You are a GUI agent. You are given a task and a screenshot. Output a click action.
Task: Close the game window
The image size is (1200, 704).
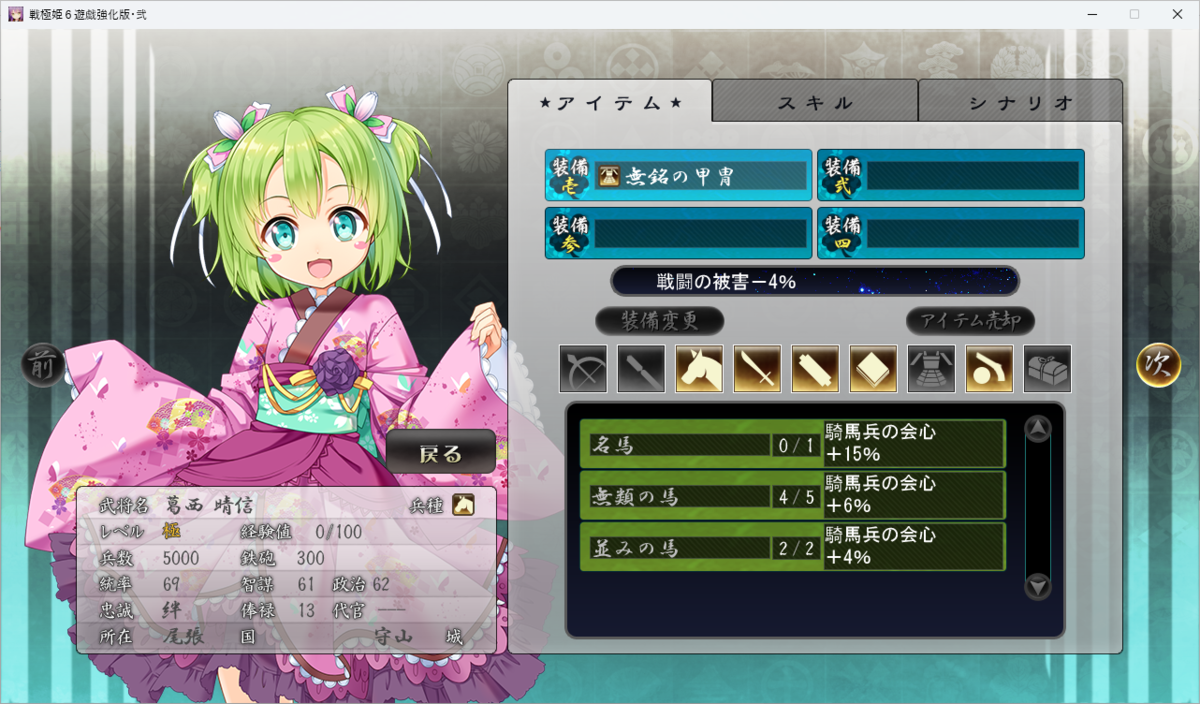coord(1176,14)
